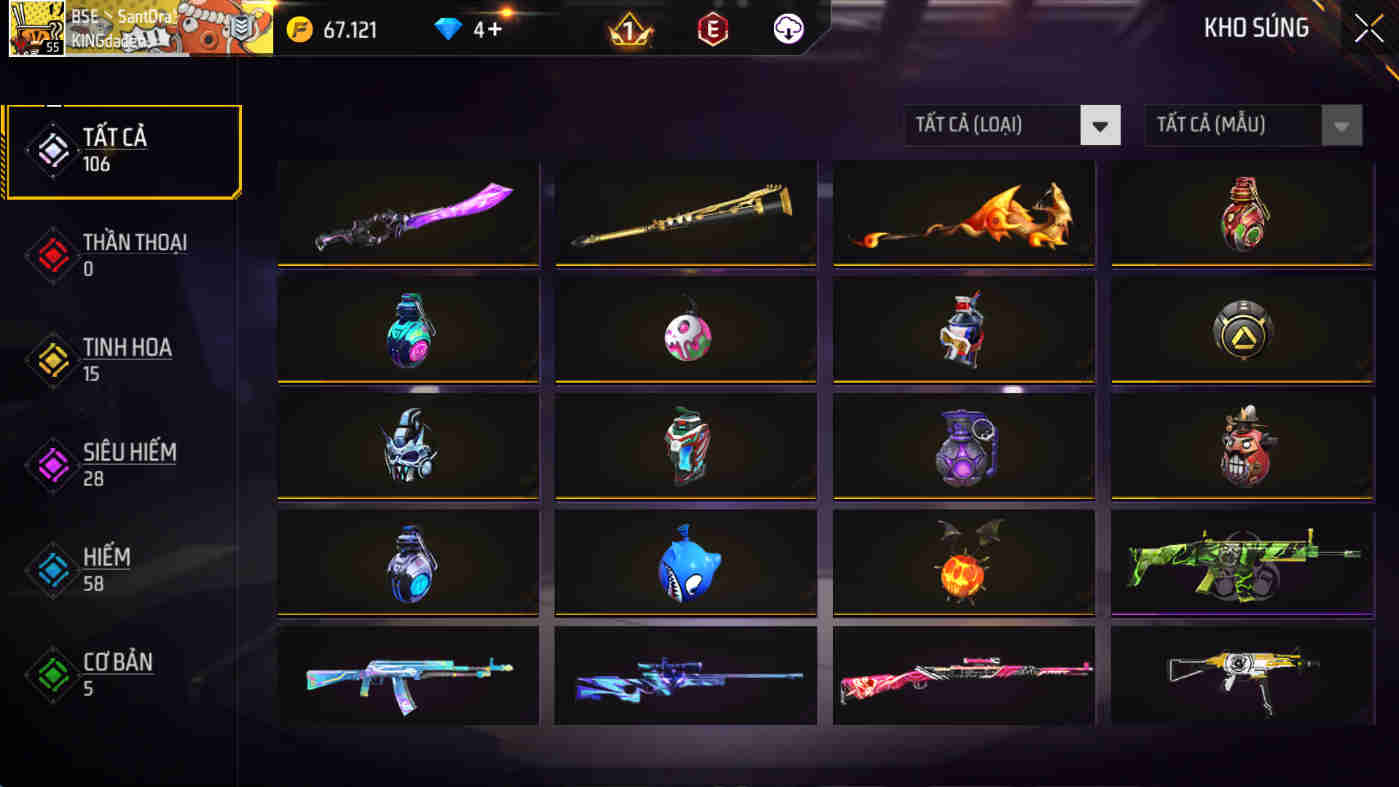Select the purple katana weapon thumbnail

tap(408, 213)
